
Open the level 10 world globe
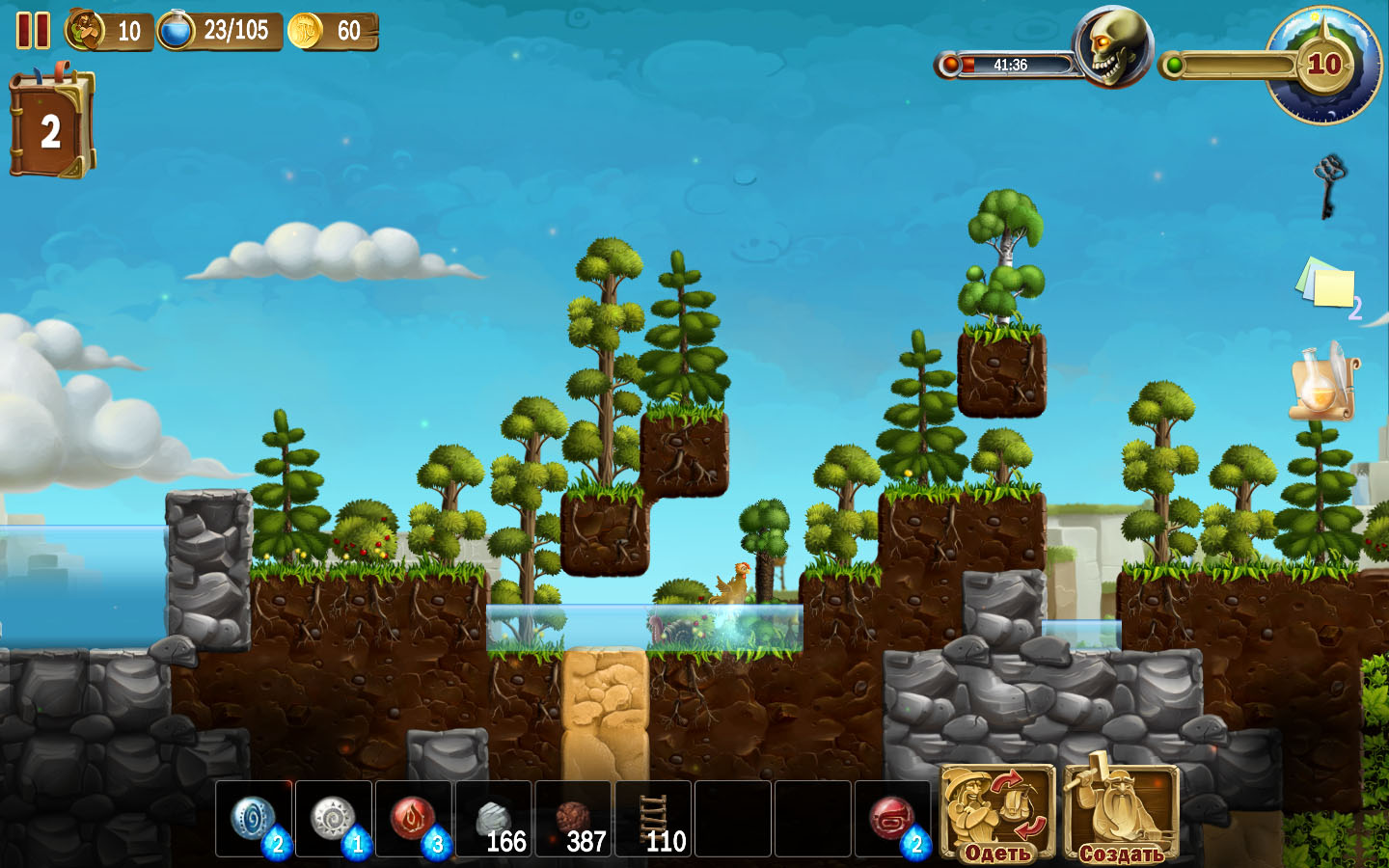[x=1323, y=65]
